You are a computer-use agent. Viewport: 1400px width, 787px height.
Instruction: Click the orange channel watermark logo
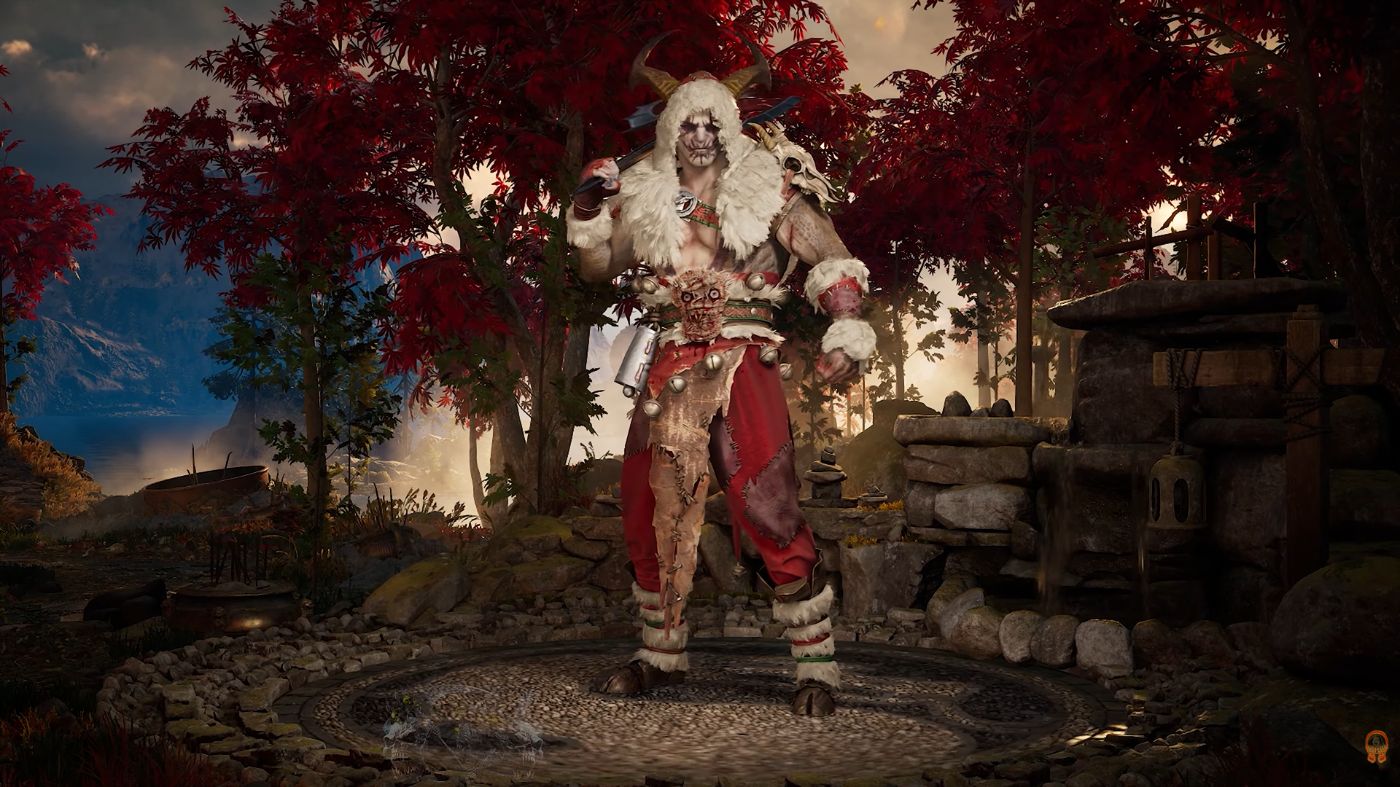click(1376, 746)
